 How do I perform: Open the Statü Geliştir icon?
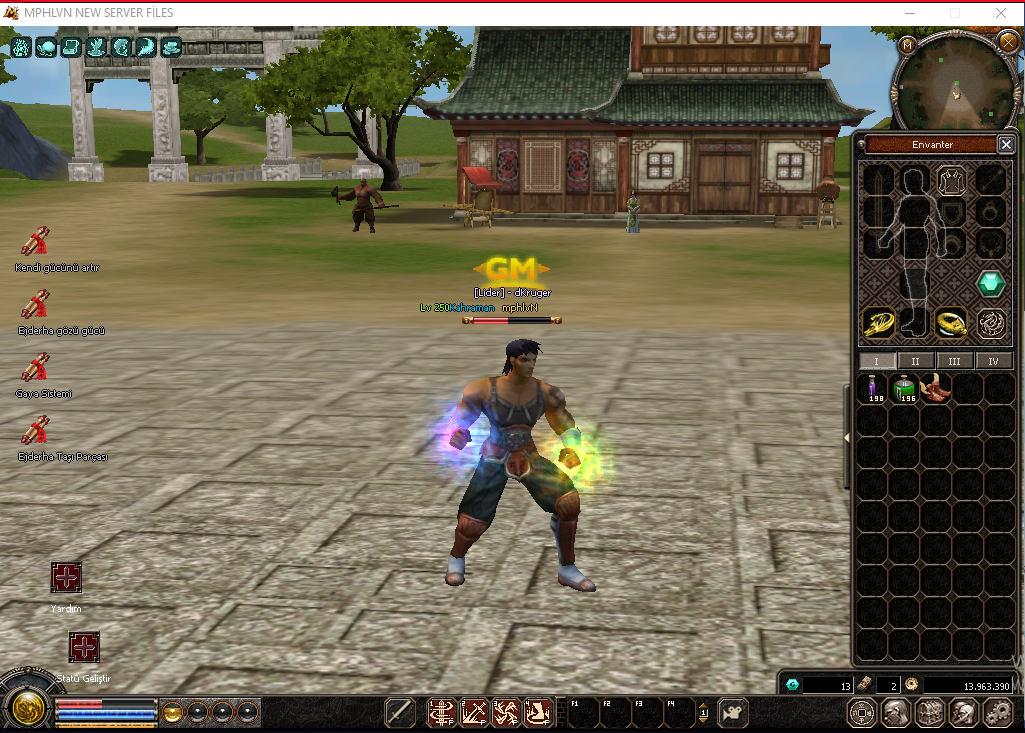point(84,648)
